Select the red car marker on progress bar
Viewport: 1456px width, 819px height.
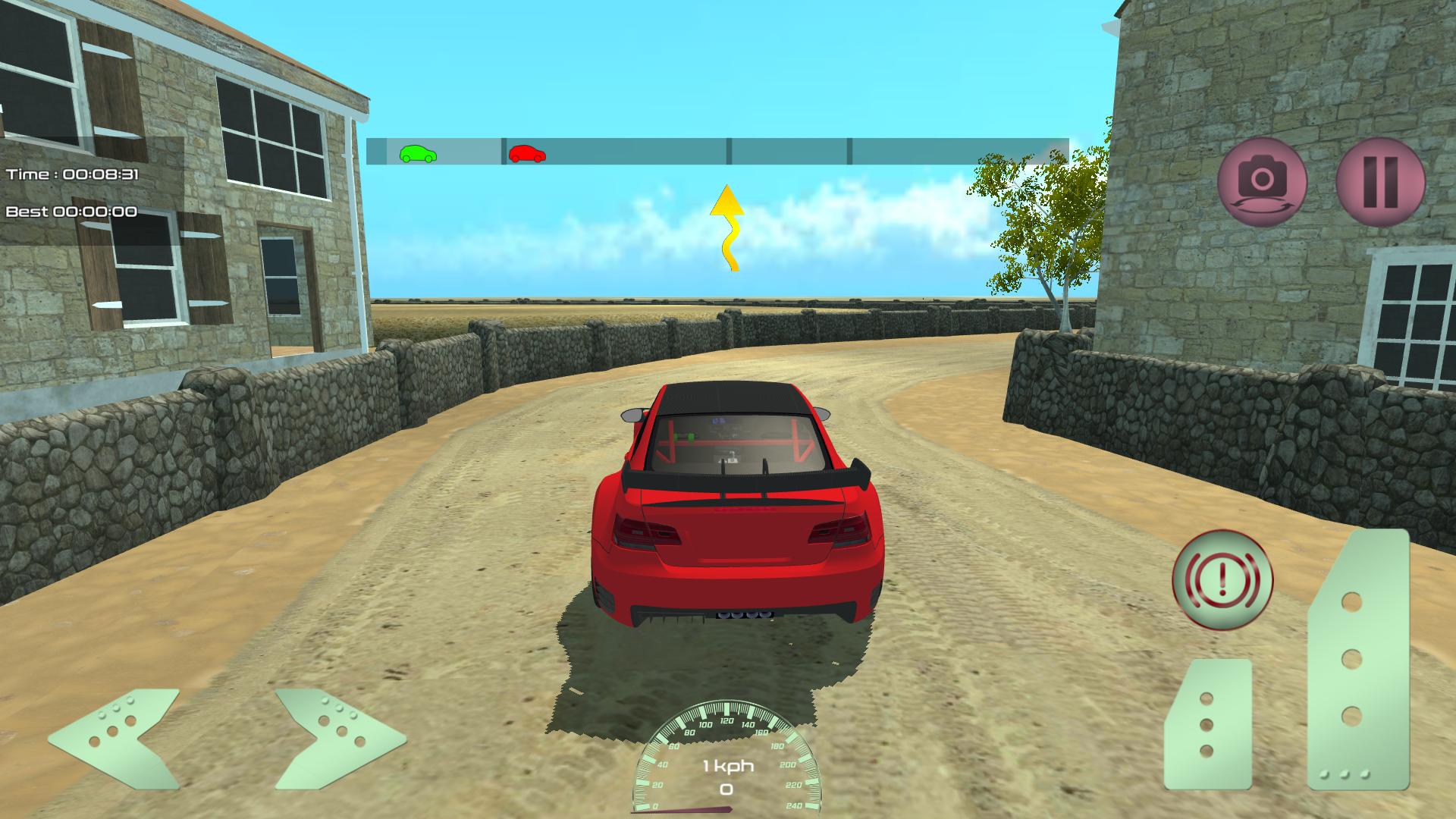[x=529, y=155]
